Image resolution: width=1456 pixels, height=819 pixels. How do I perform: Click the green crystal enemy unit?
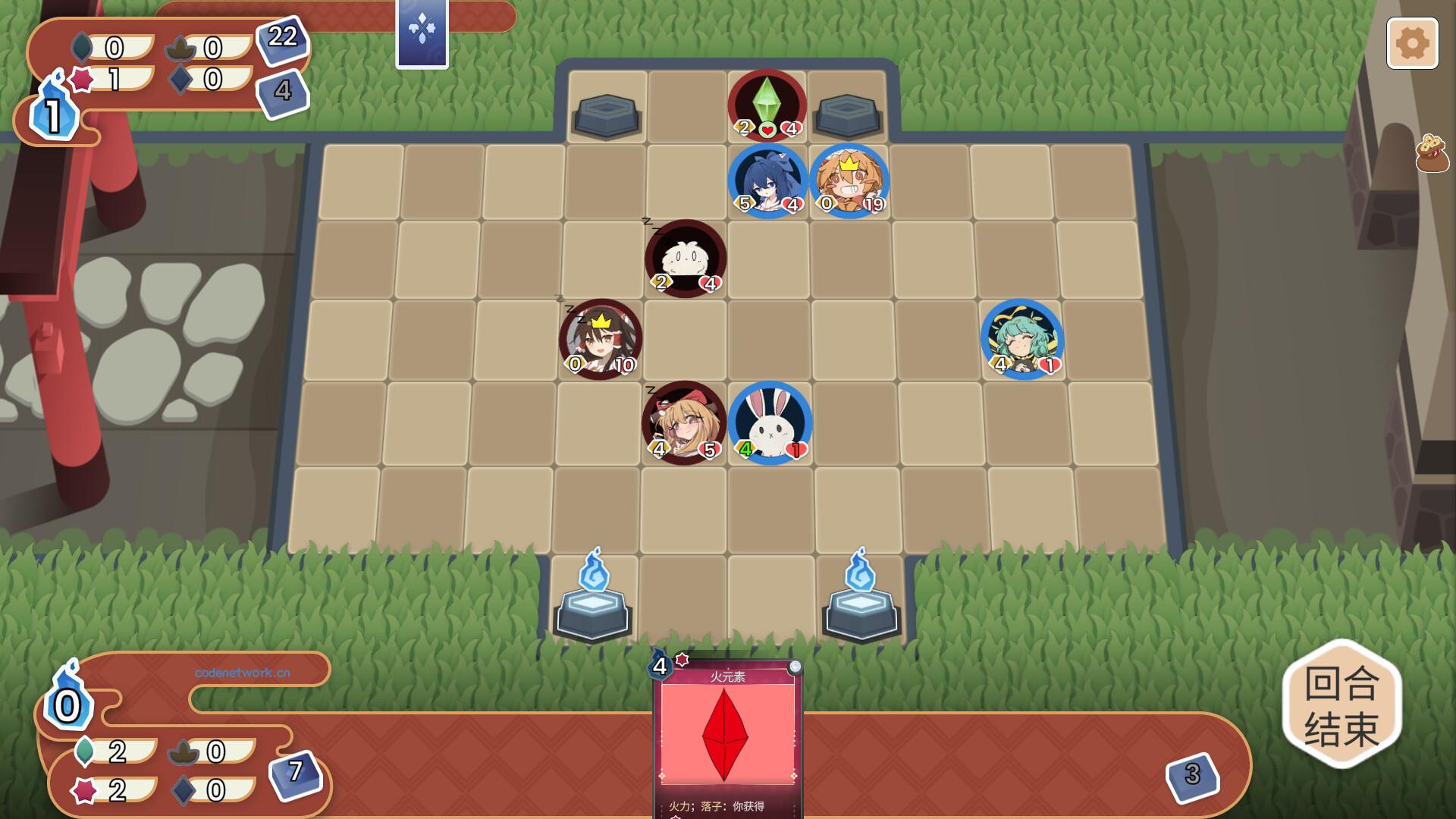coord(767,105)
